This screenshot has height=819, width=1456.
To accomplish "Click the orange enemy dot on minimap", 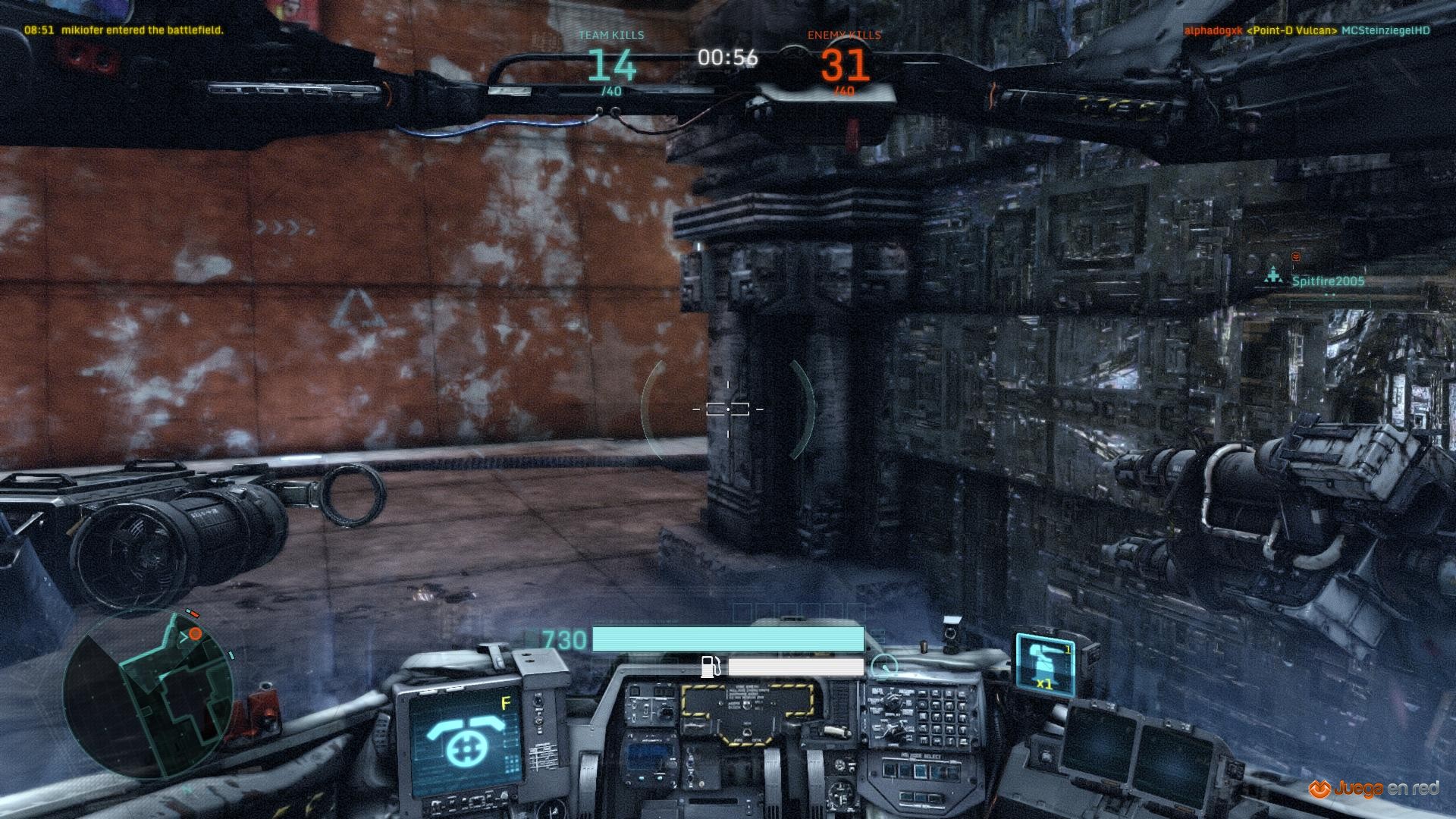I will [x=195, y=633].
